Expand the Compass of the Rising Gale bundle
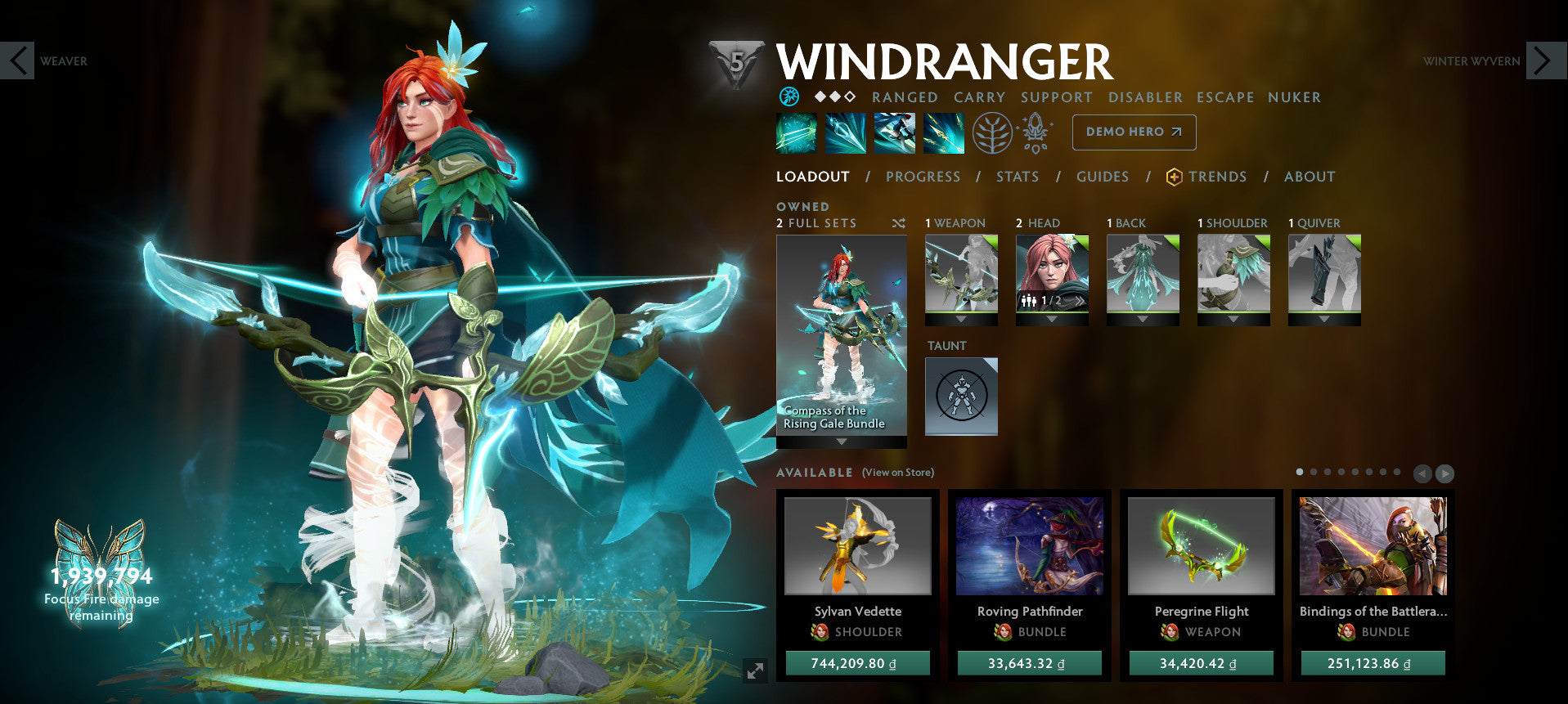Screen dimensions: 1568x704 click(x=840, y=441)
